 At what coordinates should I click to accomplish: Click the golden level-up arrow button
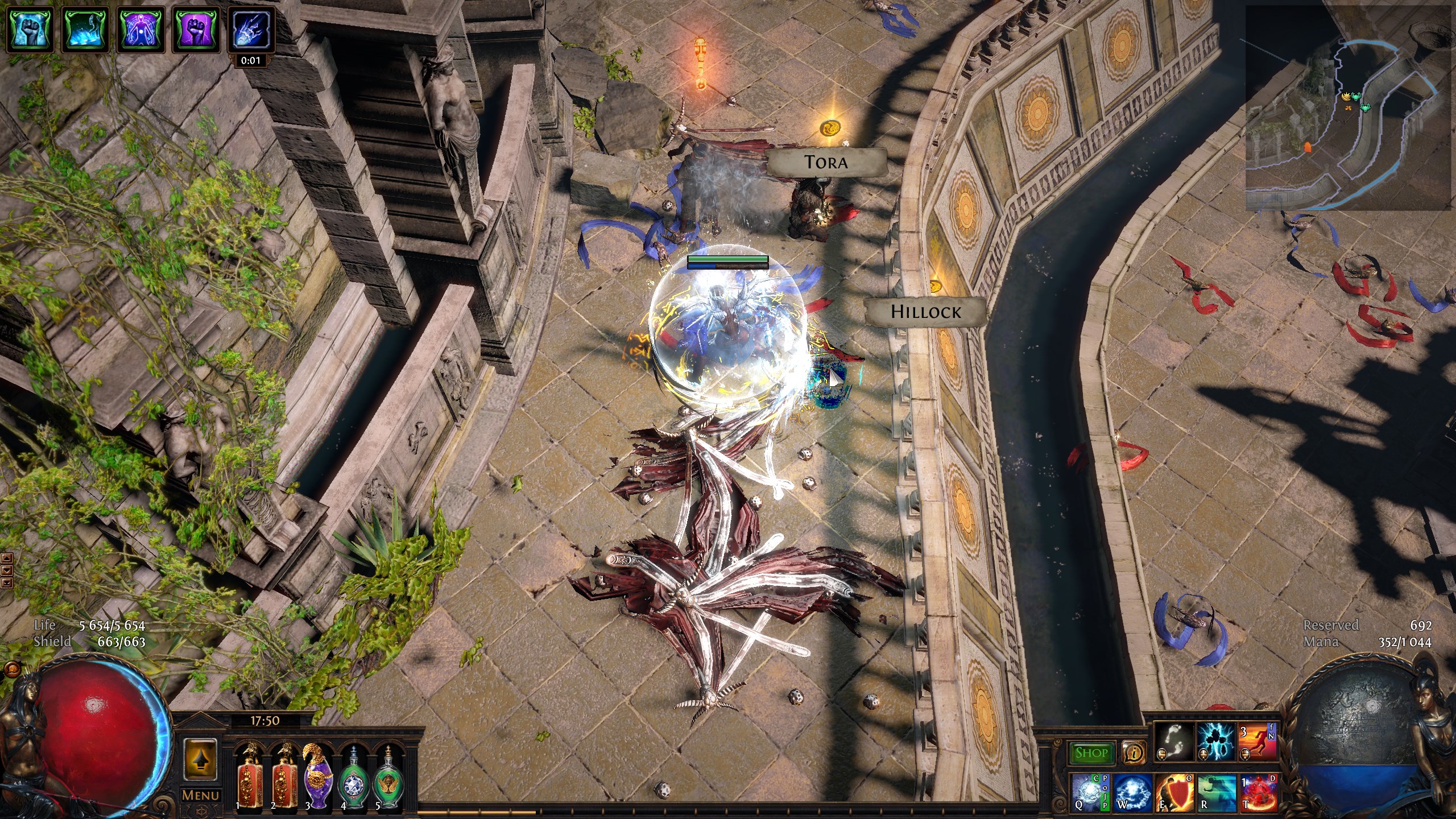point(200,759)
